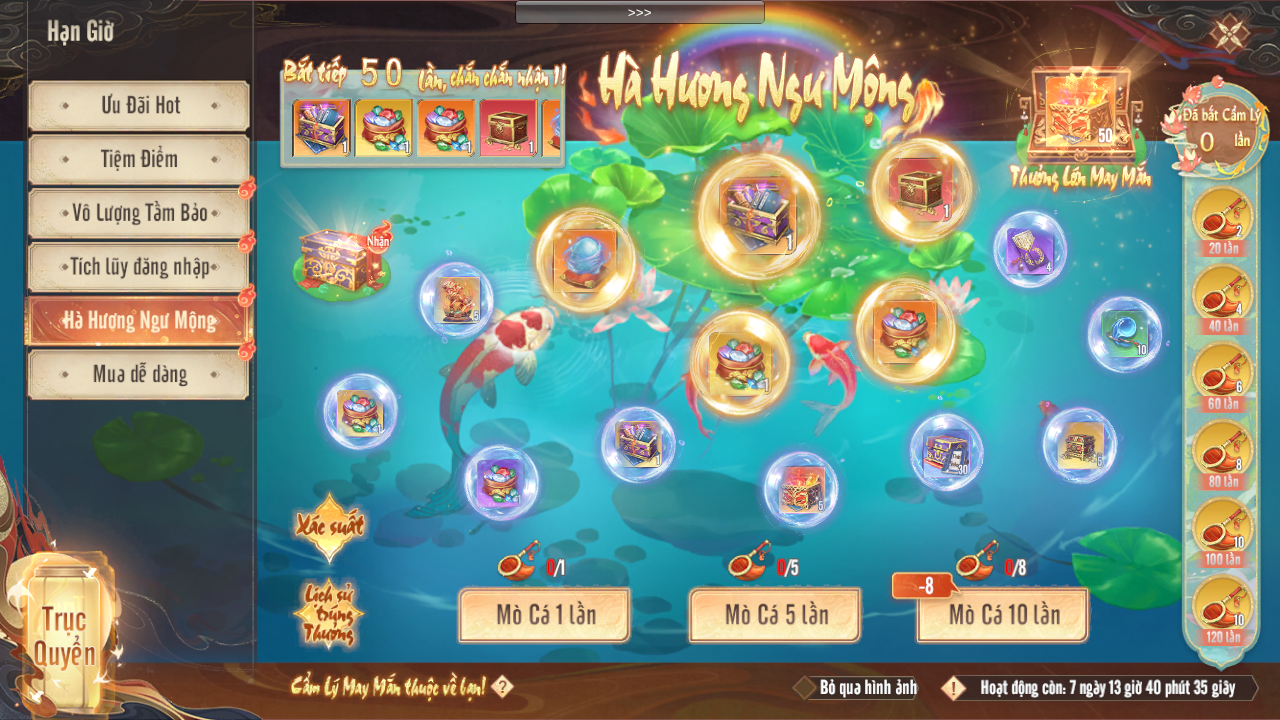
Task: Click the Mò Cá 1 lần button
Action: pos(545,614)
